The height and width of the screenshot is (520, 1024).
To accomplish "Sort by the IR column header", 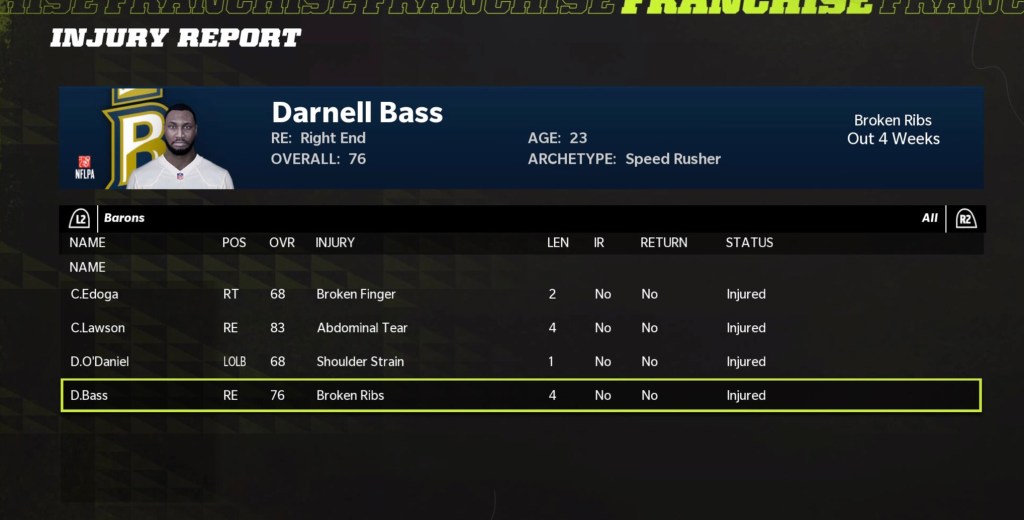I will [598, 242].
